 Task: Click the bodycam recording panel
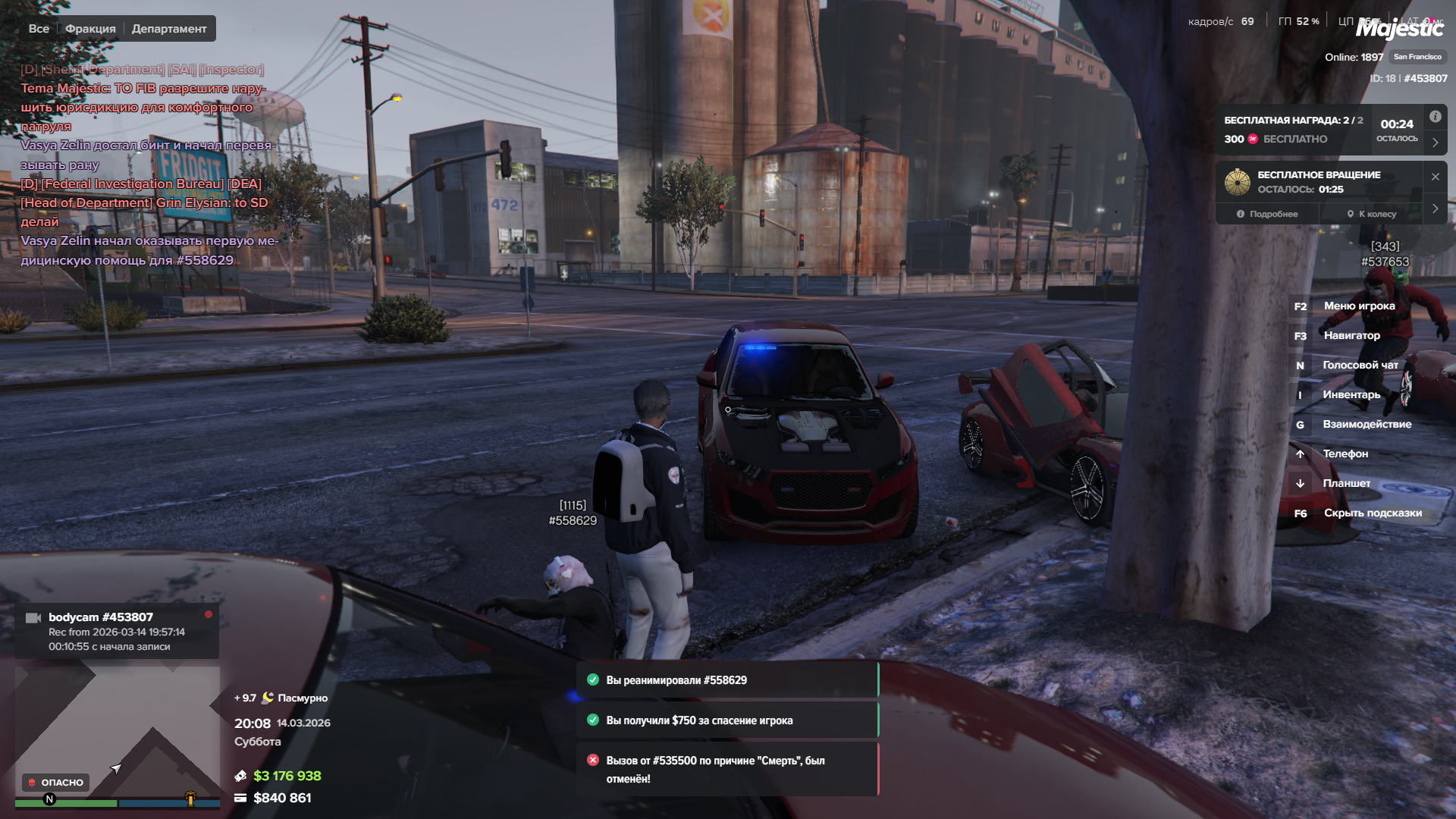[117, 631]
